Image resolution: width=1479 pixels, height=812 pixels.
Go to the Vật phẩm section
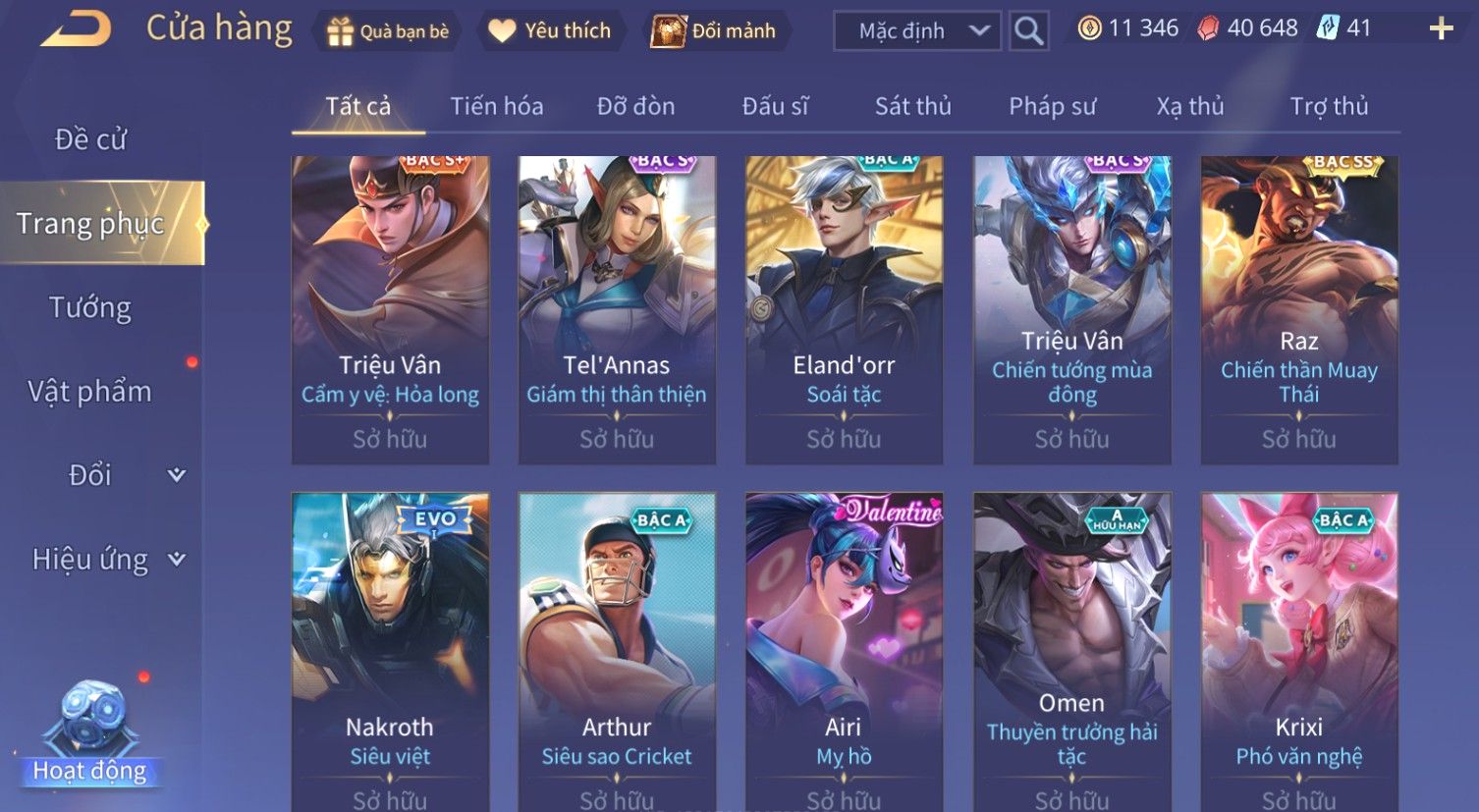tap(90, 392)
